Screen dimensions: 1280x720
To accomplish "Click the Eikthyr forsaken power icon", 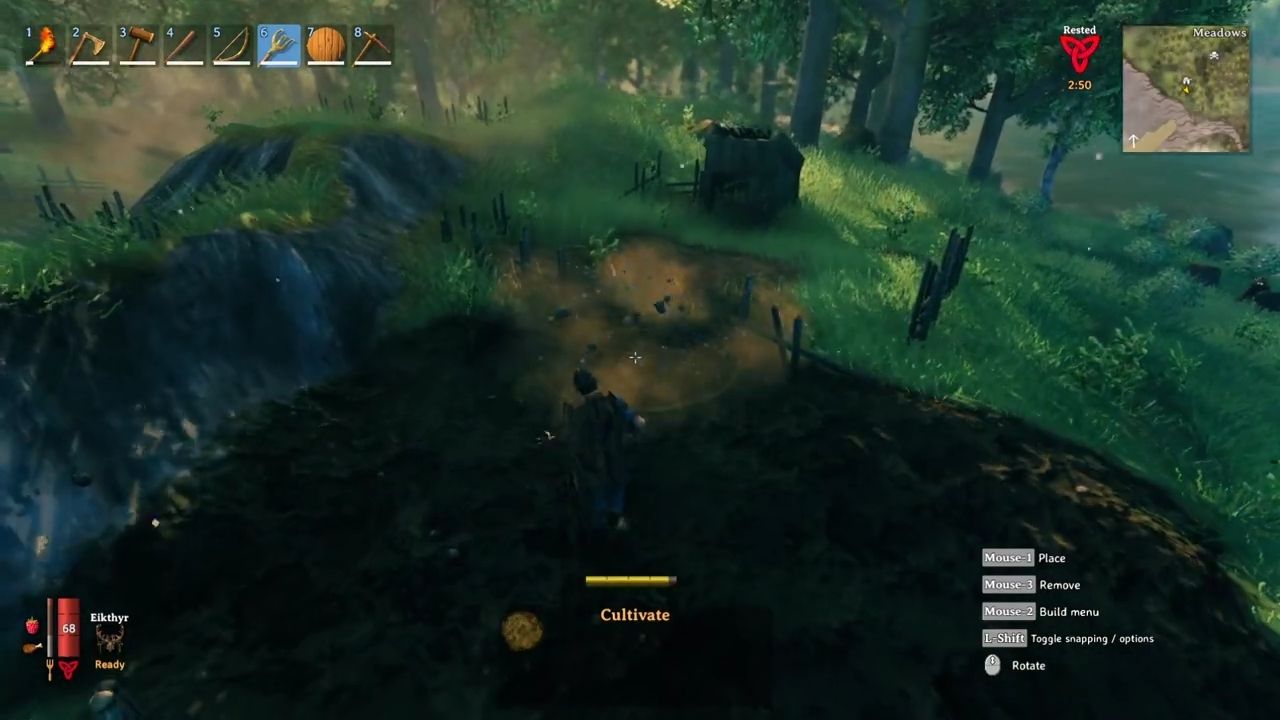I will tap(110, 640).
